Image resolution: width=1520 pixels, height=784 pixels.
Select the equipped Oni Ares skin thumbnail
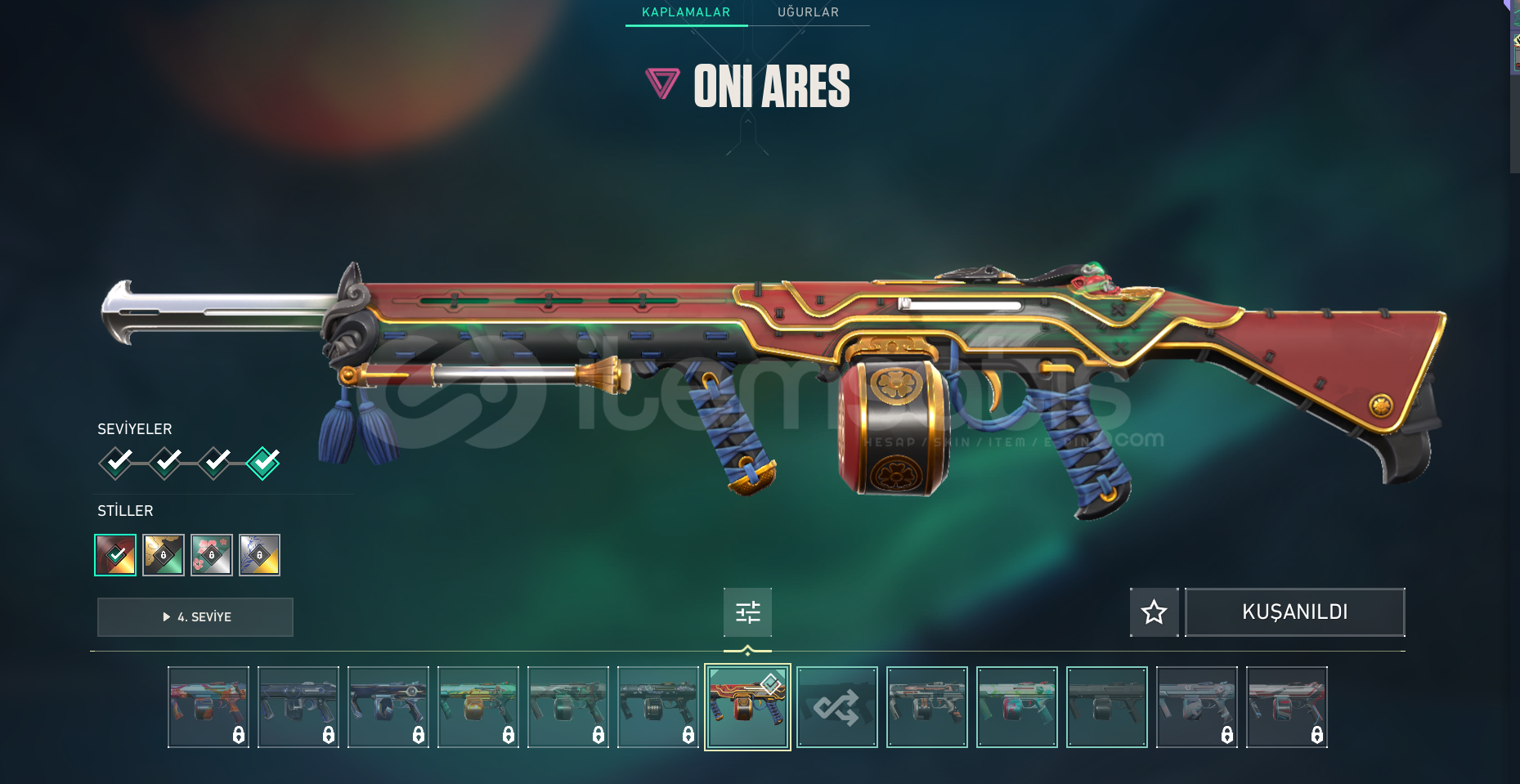747,707
